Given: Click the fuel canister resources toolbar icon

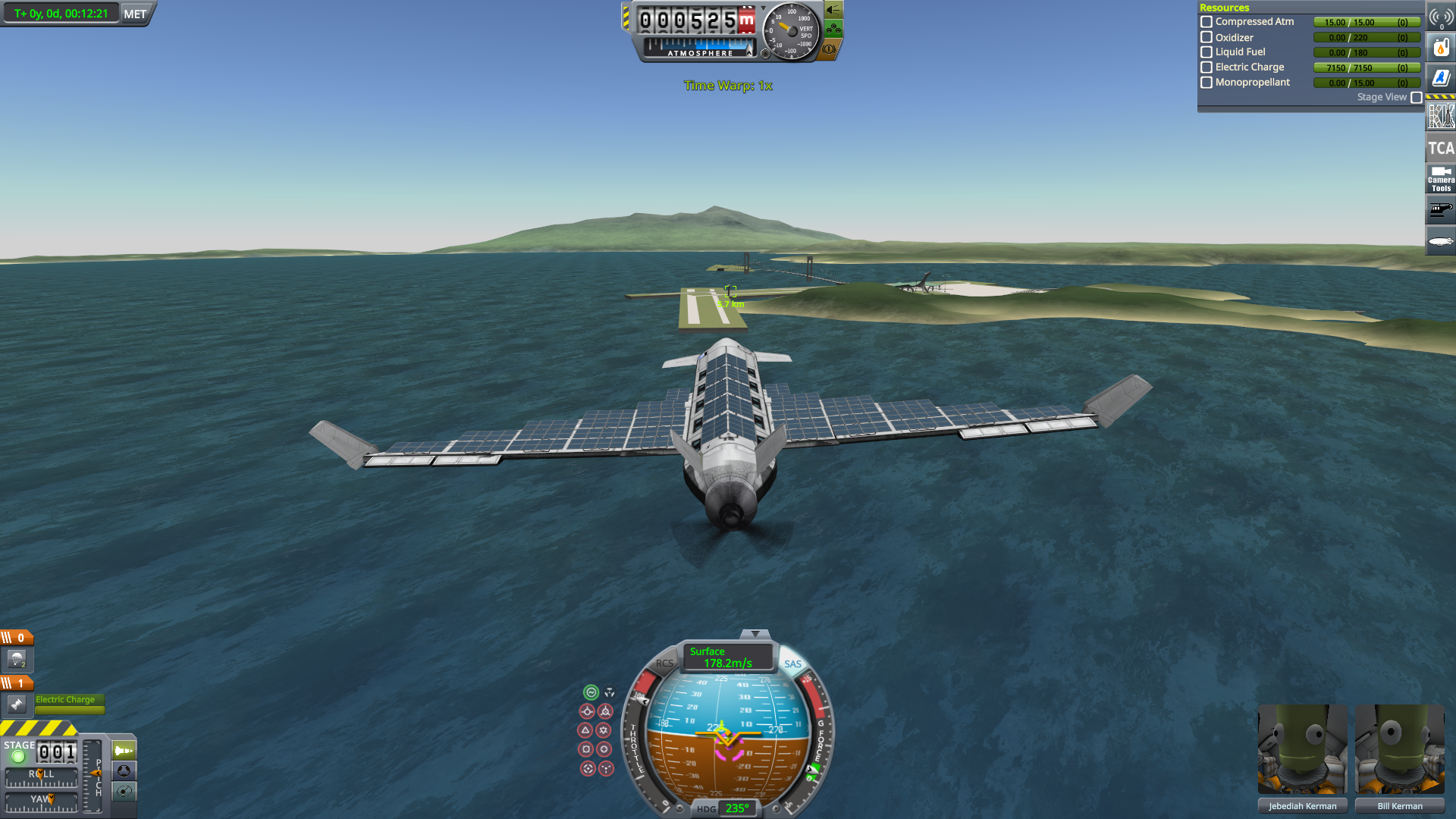Looking at the screenshot, I should (1440, 49).
